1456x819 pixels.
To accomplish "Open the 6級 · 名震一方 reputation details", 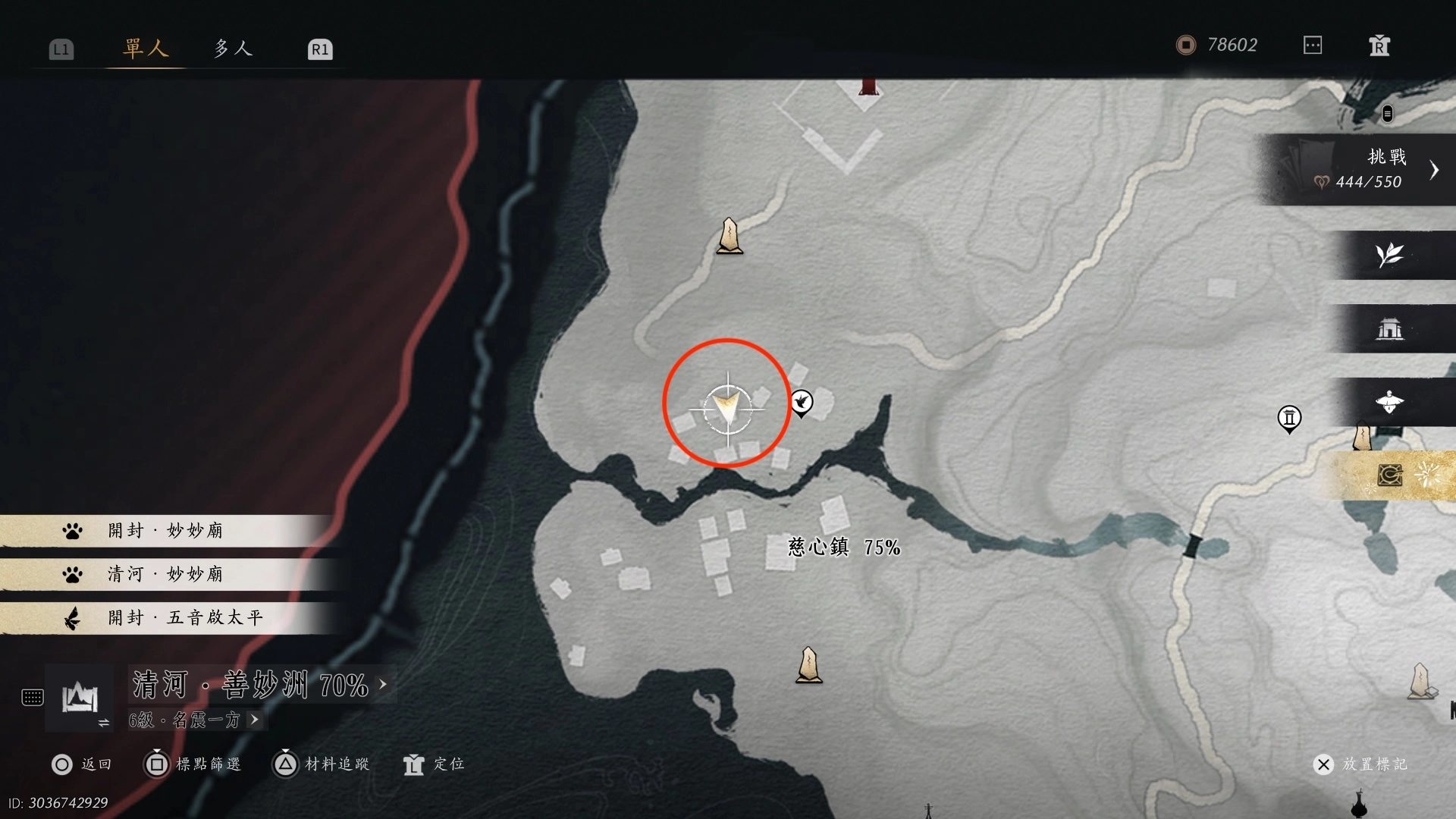I will pos(193,720).
